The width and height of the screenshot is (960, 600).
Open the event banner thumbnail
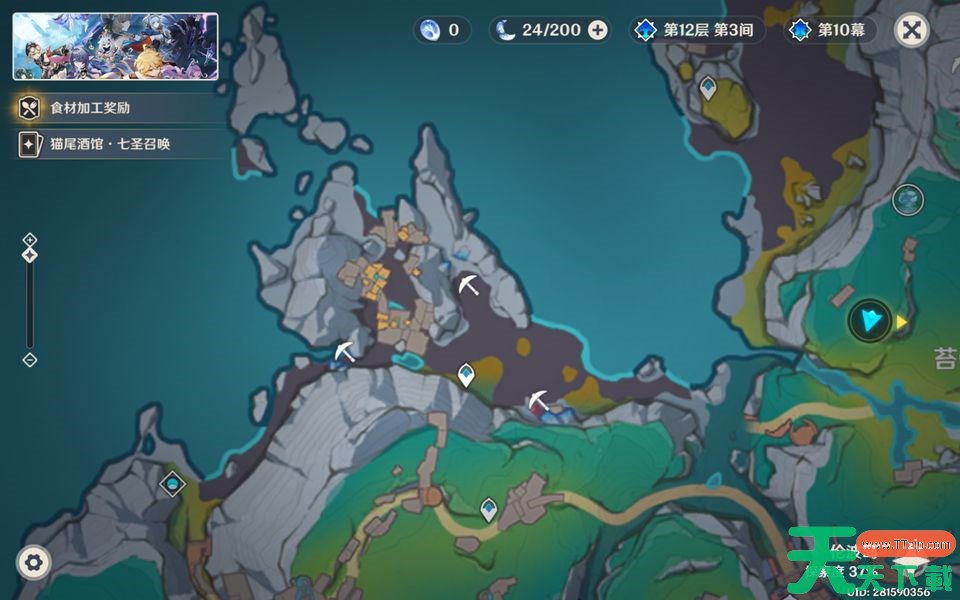point(115,46)
